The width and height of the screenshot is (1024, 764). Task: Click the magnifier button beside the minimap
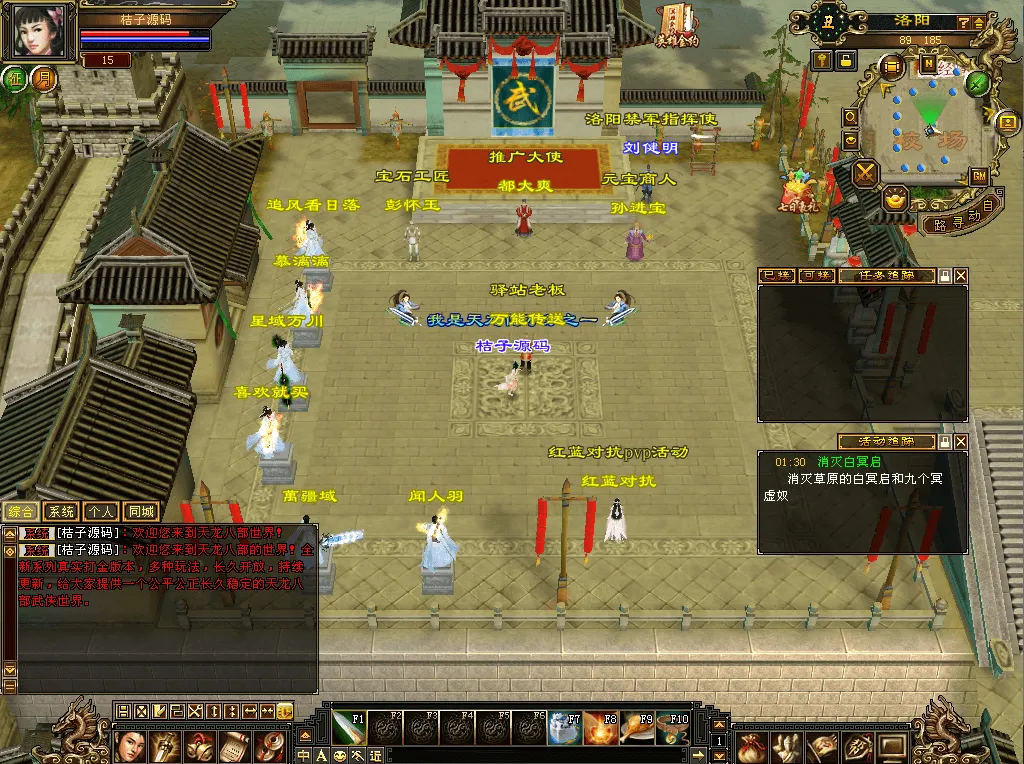click(x=850, y=116)
